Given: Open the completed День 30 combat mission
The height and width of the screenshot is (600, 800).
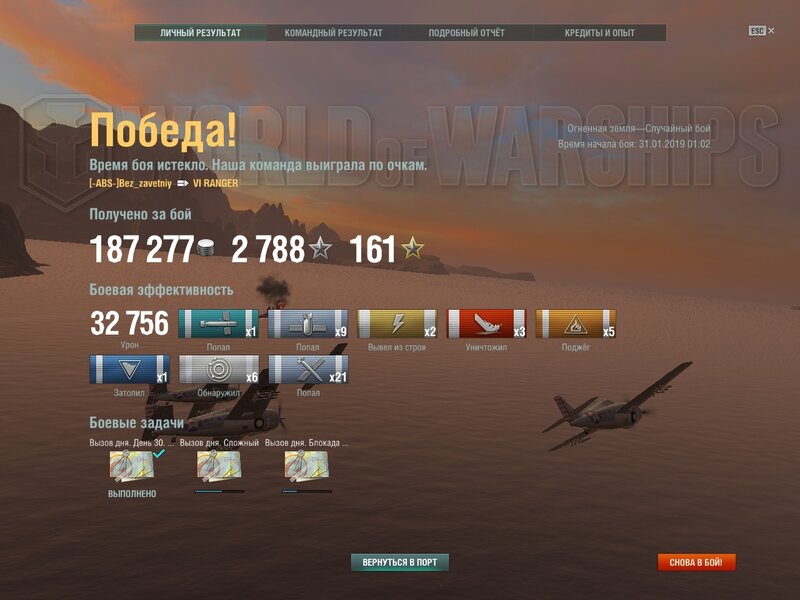Looking at the screenshot, I should (x=132, y=465).
